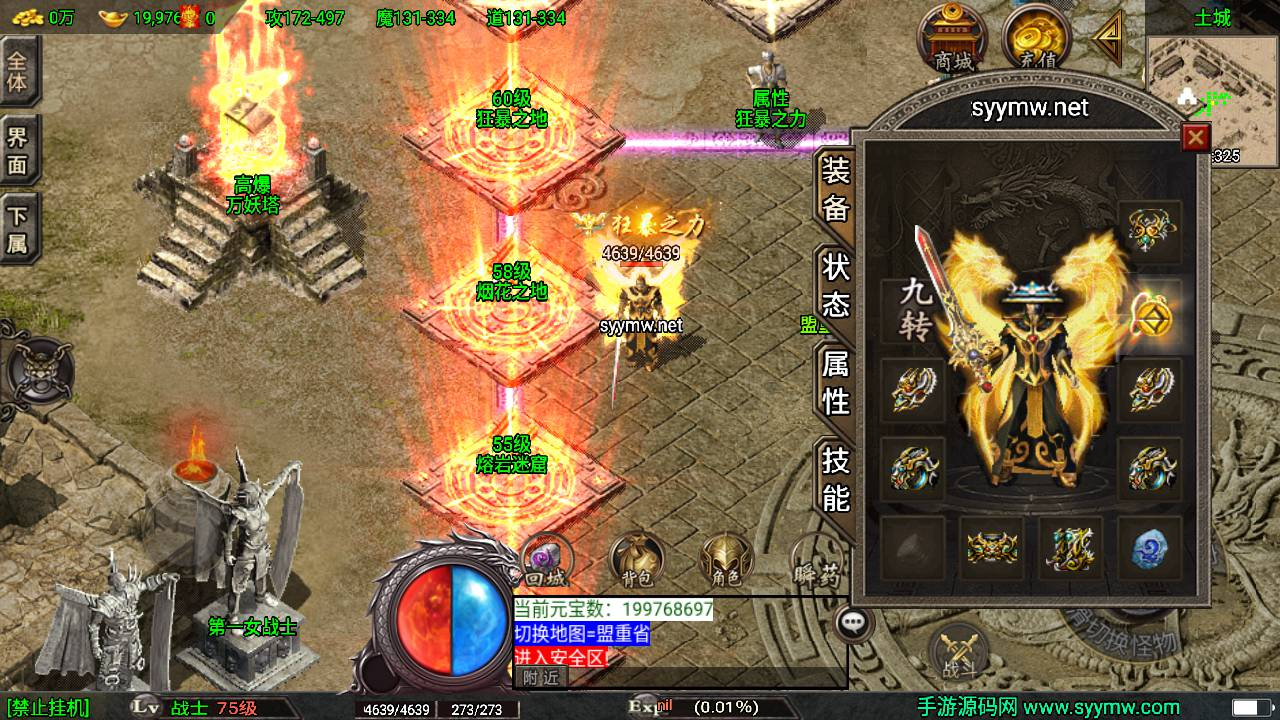Select the 九转 equipment slot
The width and height of the screenshot is (1280, 720).
click(914, 311)
